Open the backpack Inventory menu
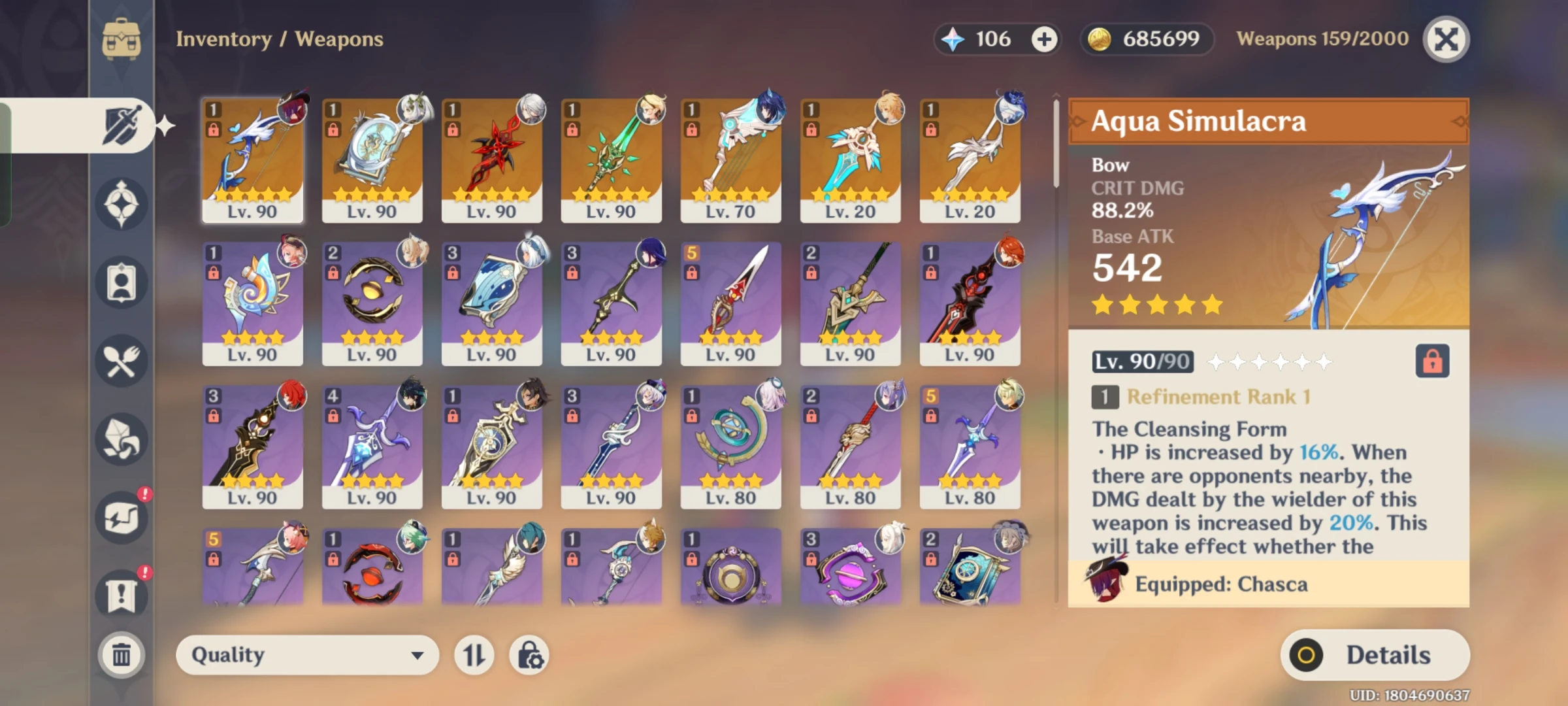1568x706 pixels. click(121, 39)
